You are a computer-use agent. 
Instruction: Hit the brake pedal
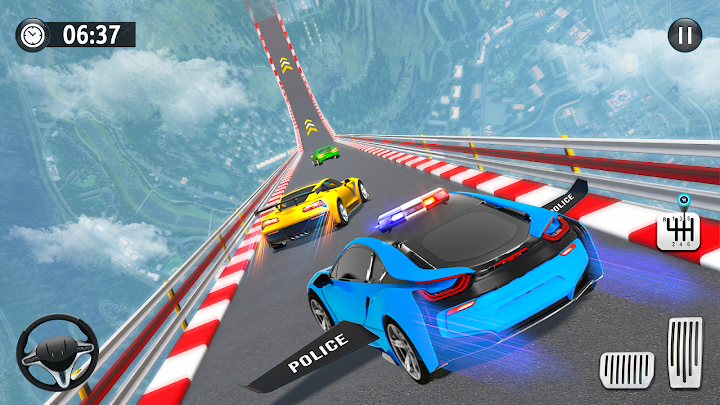pos(625,370)
